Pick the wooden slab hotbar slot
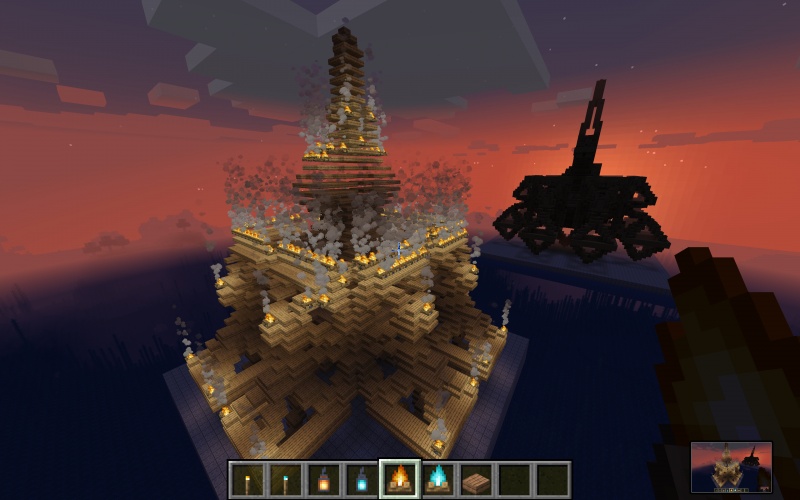 click(475, 479)
